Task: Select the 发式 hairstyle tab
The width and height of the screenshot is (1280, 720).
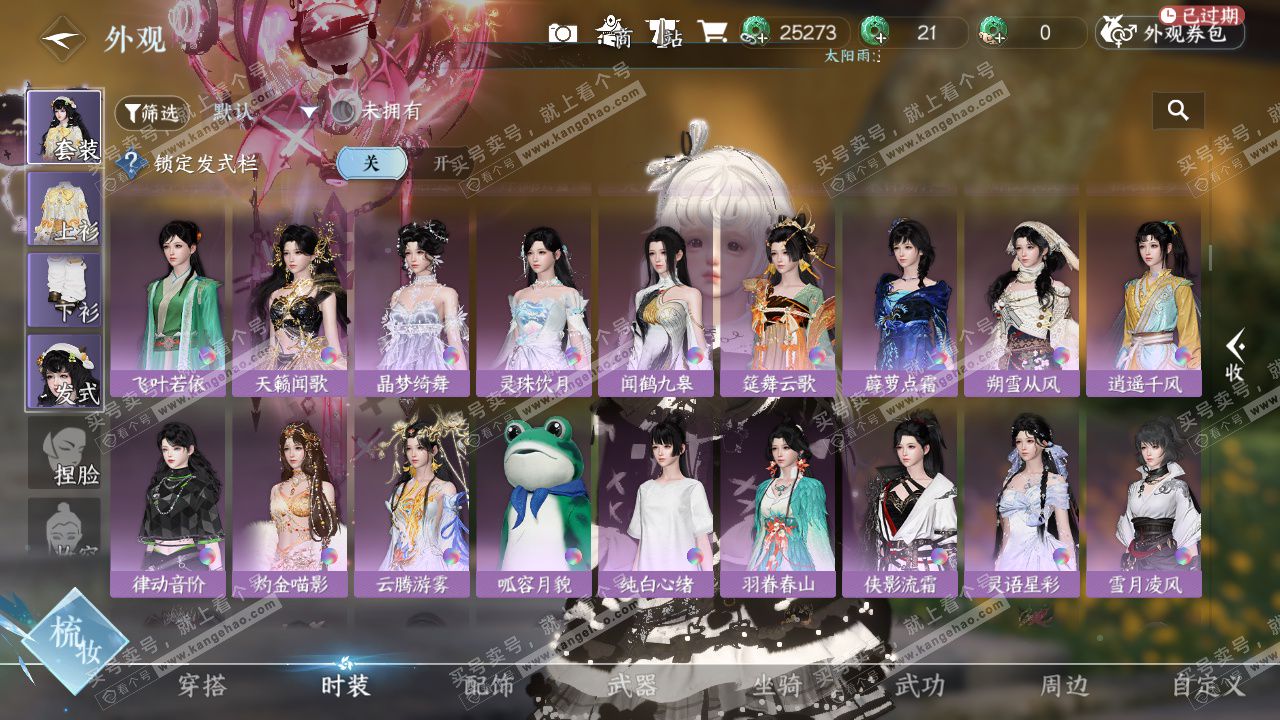Action: point(64,372)
